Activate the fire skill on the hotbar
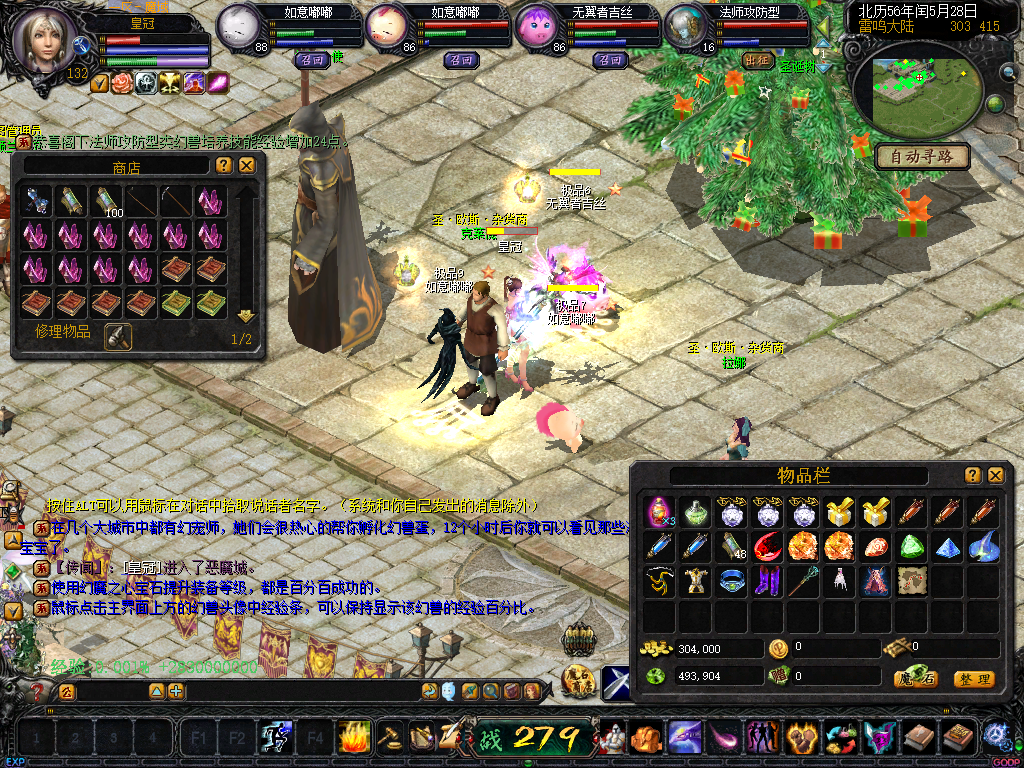 pyautogui.click(x=354, y=738)
